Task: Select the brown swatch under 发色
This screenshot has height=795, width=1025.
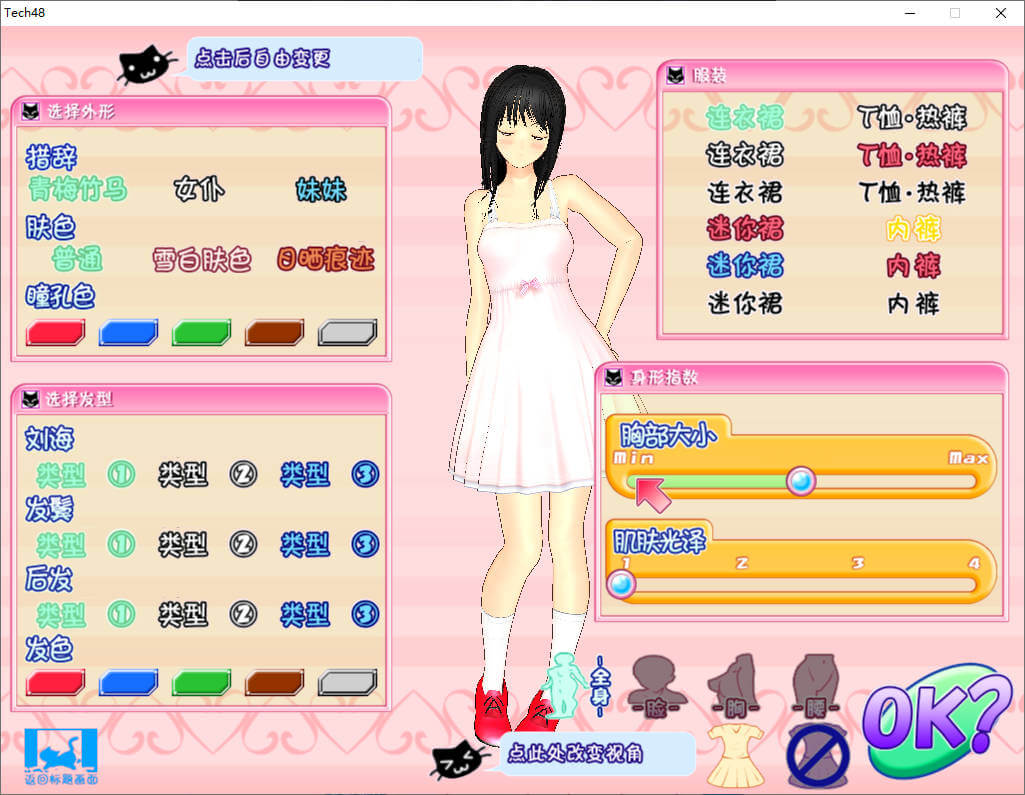Action: point(275,683)
